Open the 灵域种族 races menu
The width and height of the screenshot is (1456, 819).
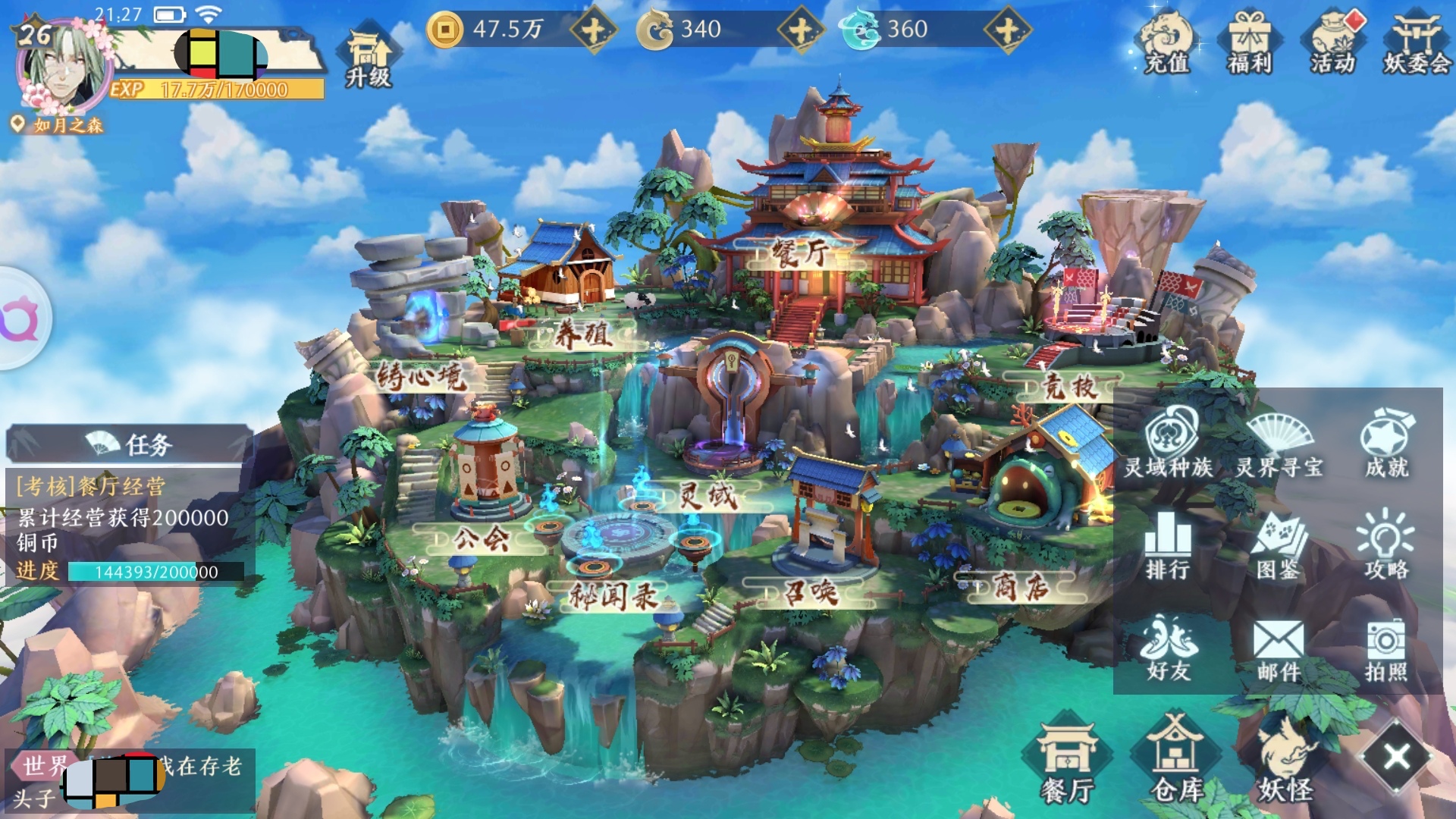pos(1169,442)
